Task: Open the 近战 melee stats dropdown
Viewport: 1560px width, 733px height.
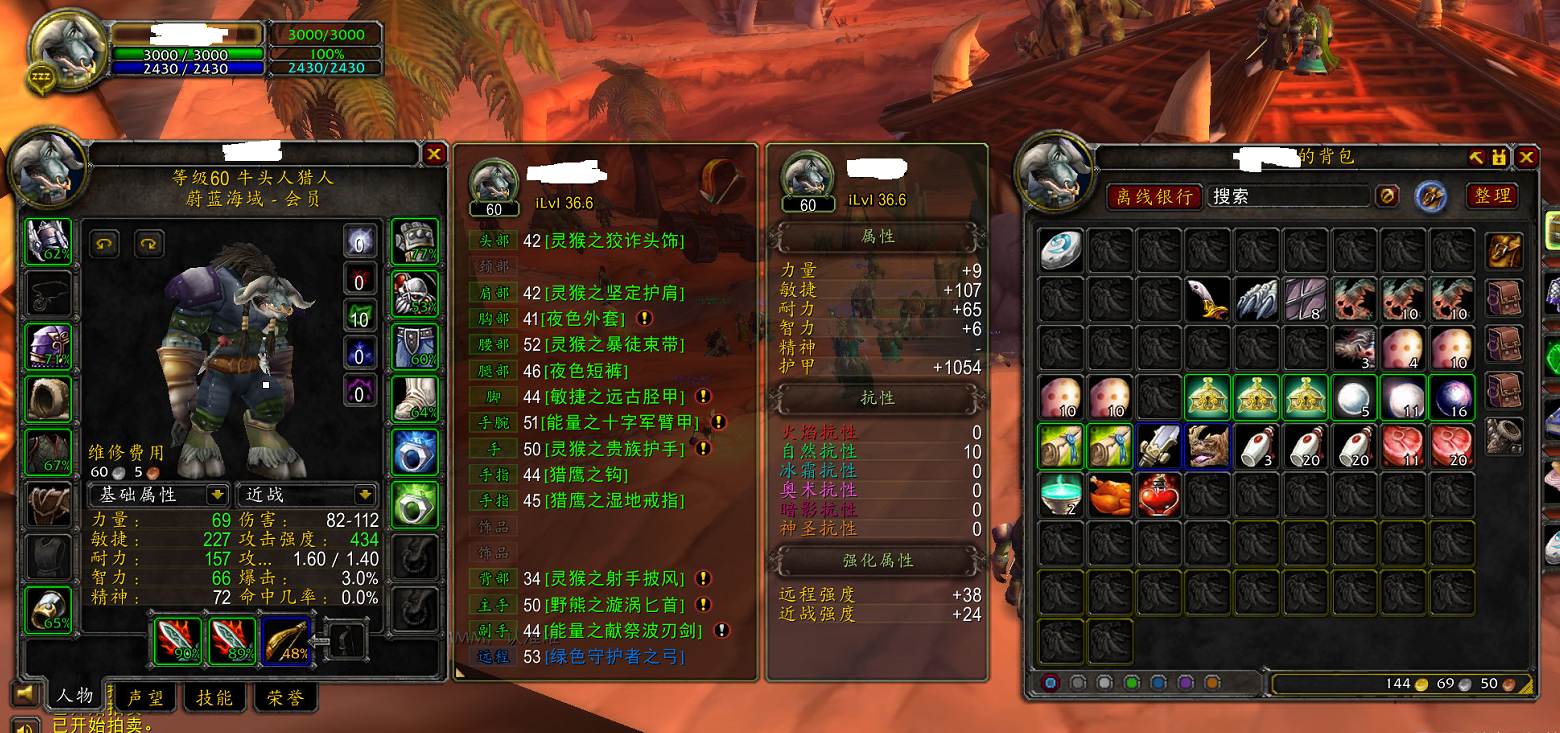Action: (307, 494)
